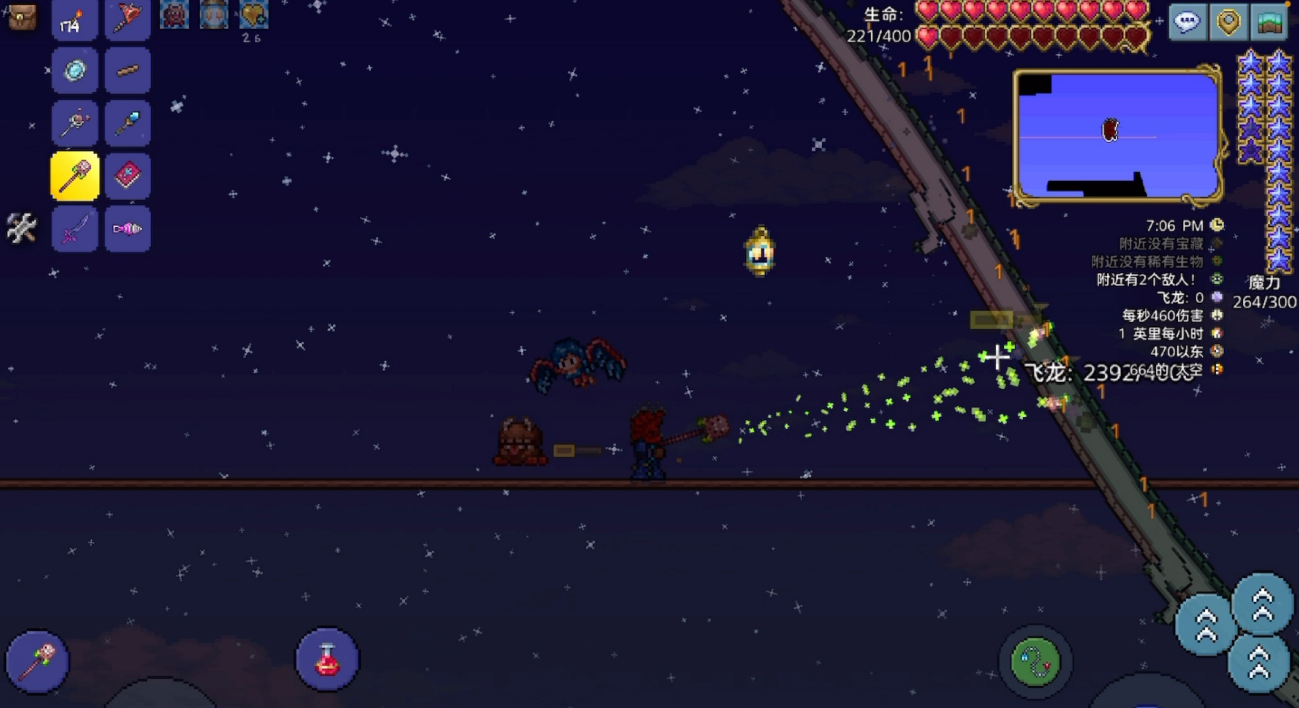Open the inventory backpack

(x=21, y=16)
